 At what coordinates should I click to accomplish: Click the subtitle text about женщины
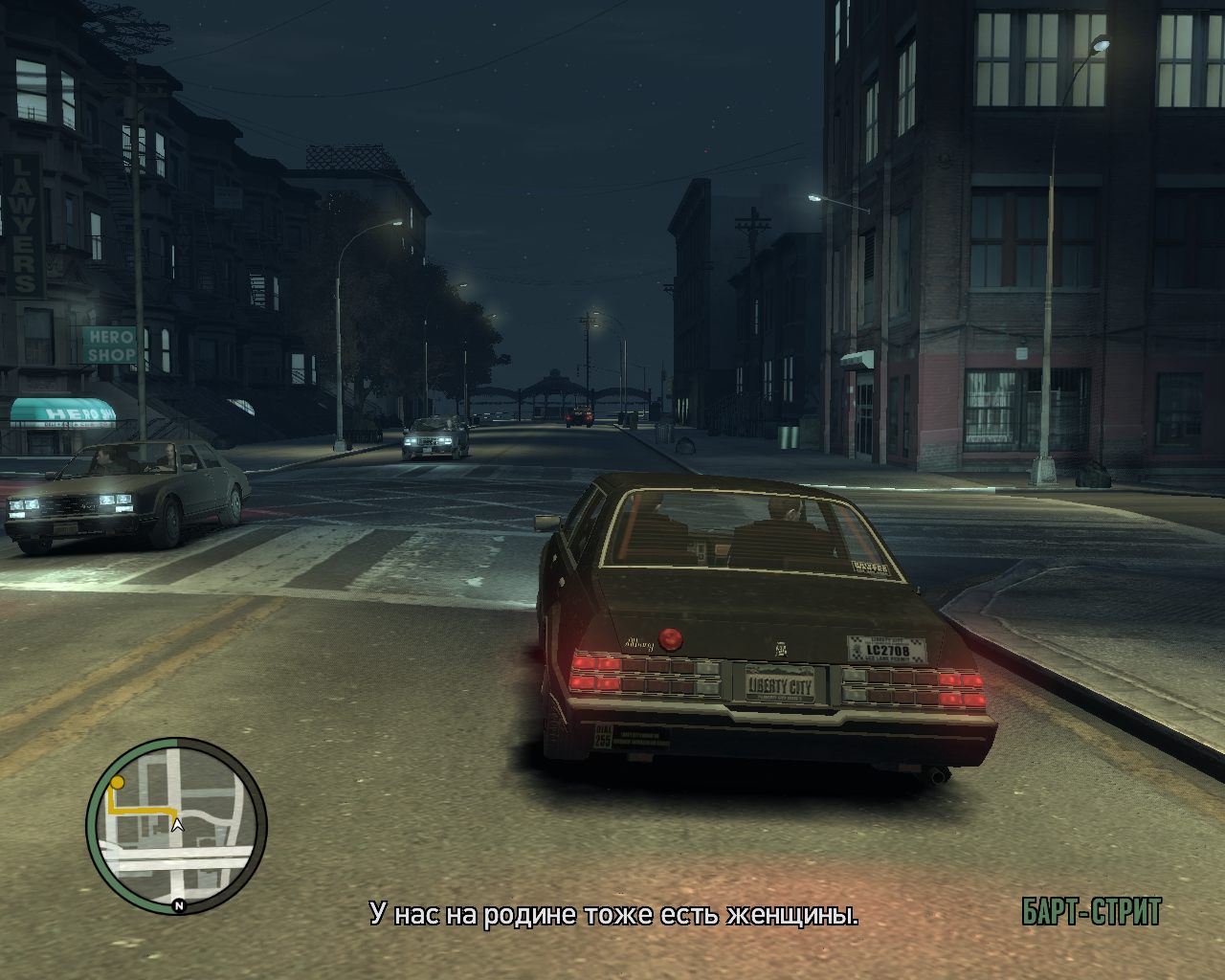tap(612, 914)
